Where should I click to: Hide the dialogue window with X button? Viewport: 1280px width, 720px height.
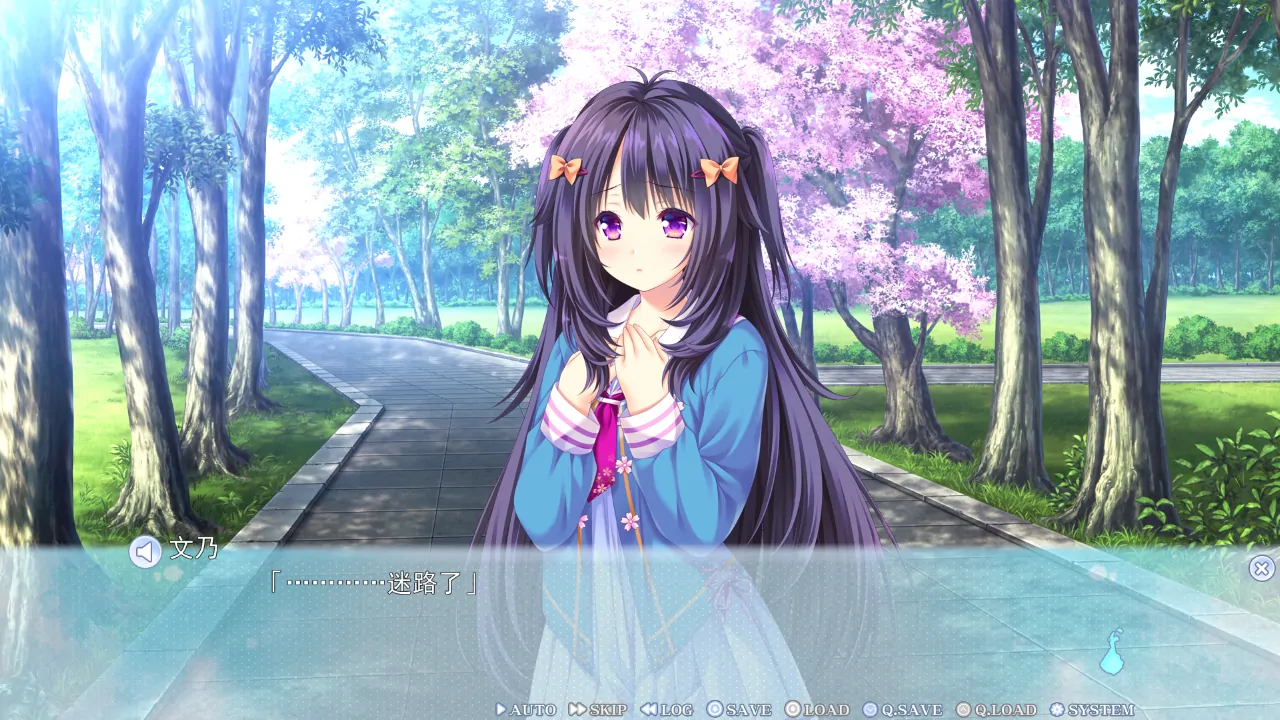point(1261,569)
